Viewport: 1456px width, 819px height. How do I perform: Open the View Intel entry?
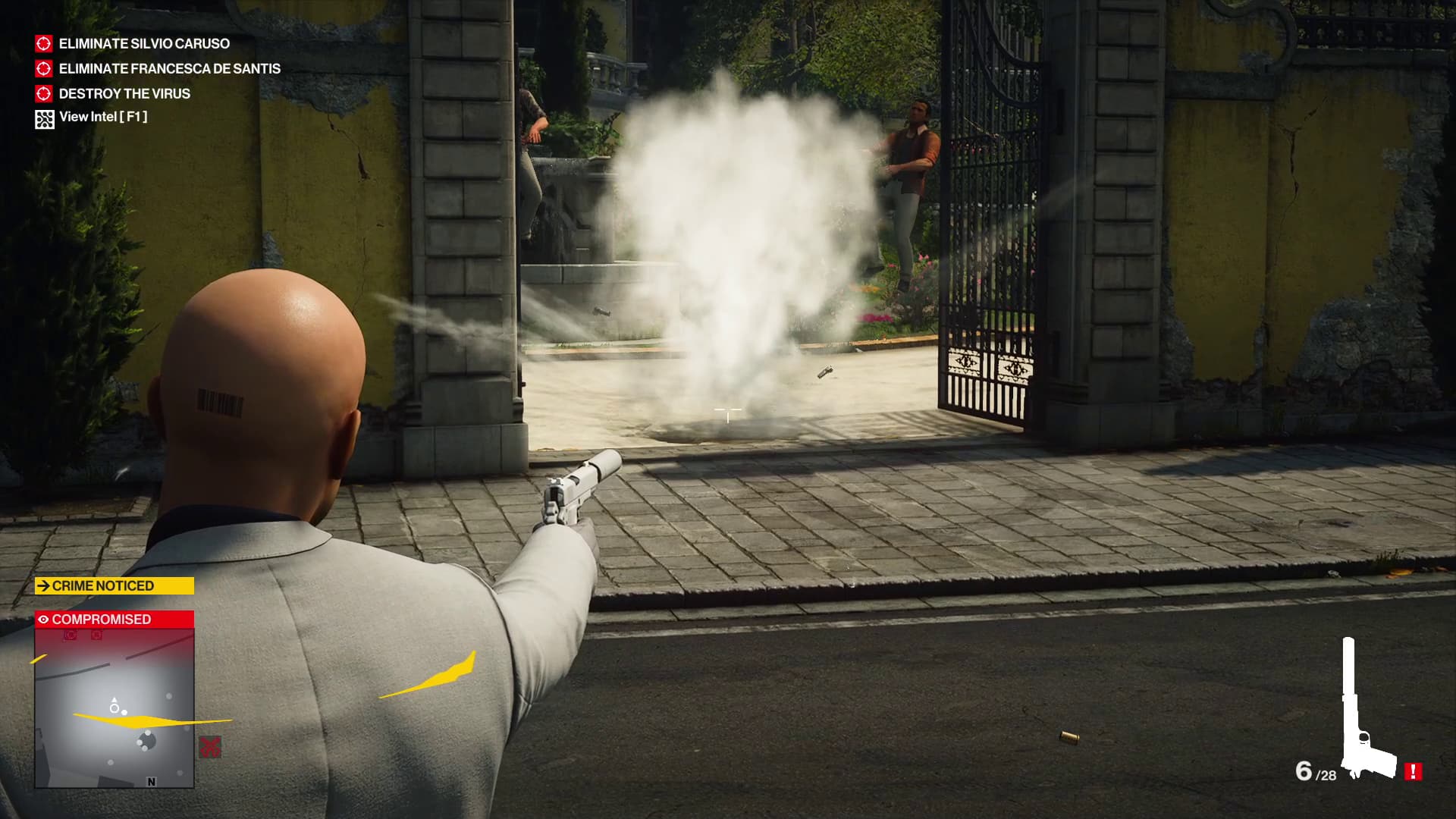pos(102,118)
